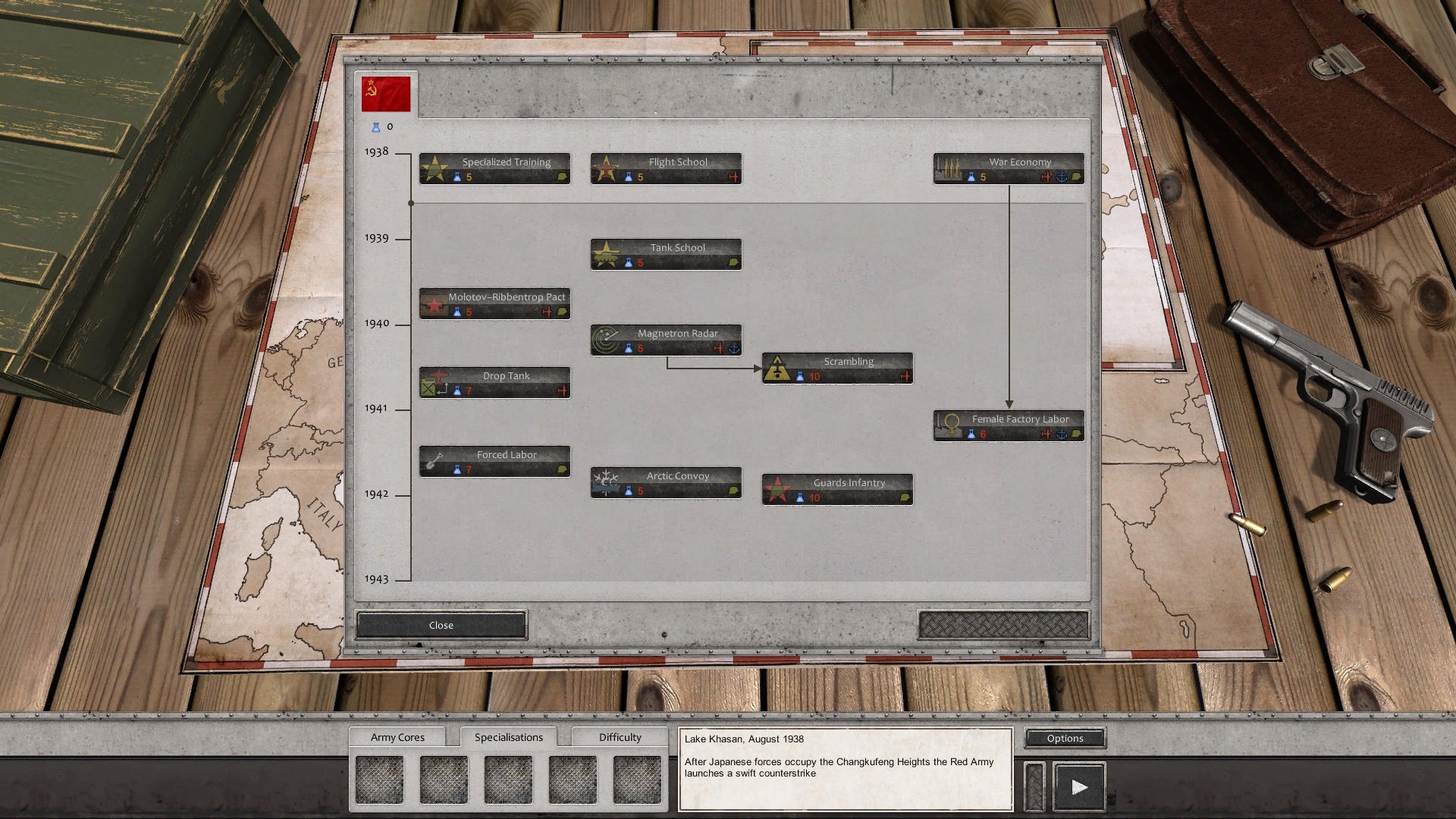This screenshot has height=819, width=1456.
Task: Select the Molotov–Ribbentrop Pact specialization
Action: click(x=494, y=303)
